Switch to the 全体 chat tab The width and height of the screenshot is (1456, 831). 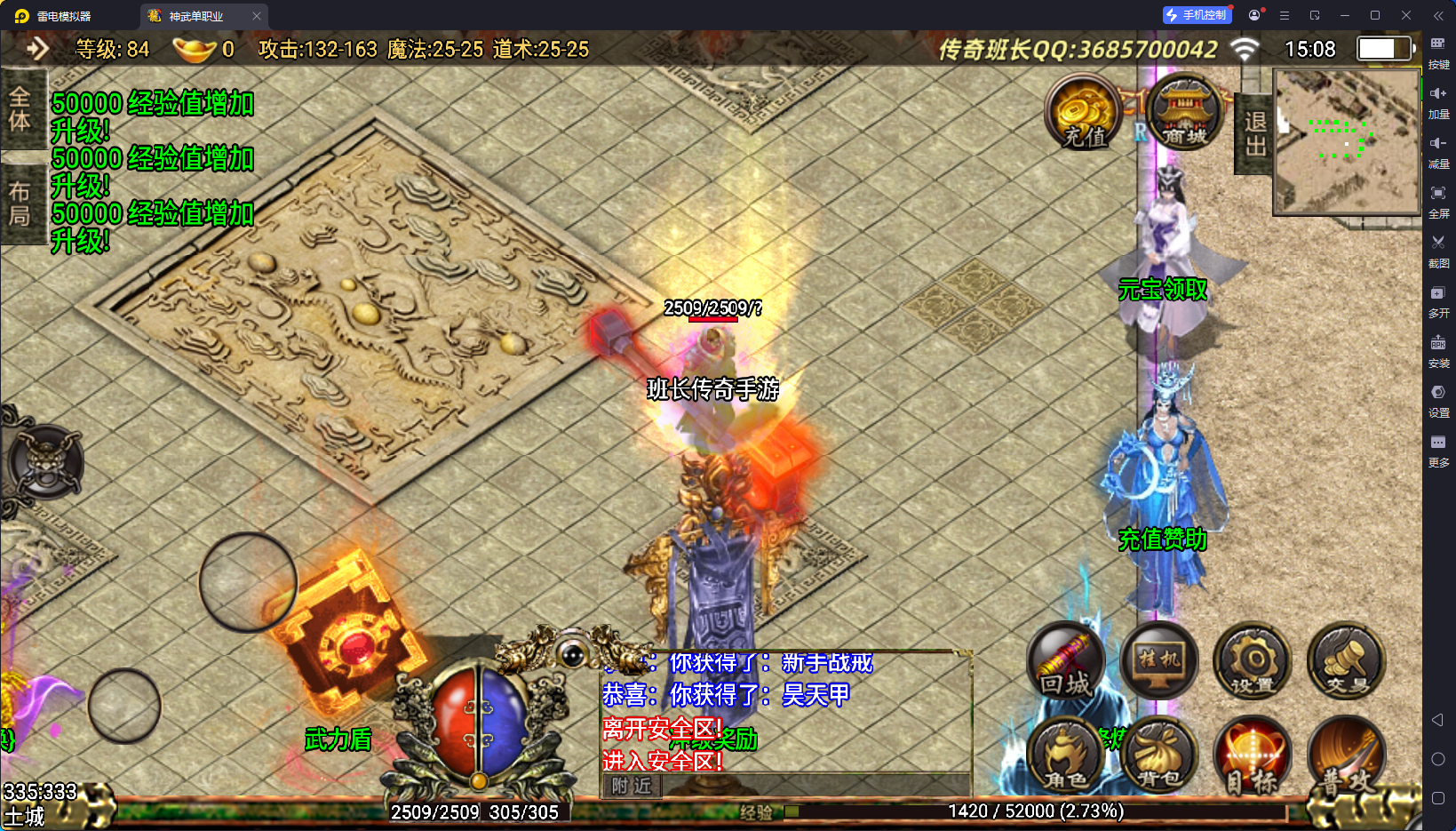click(20, 109)
